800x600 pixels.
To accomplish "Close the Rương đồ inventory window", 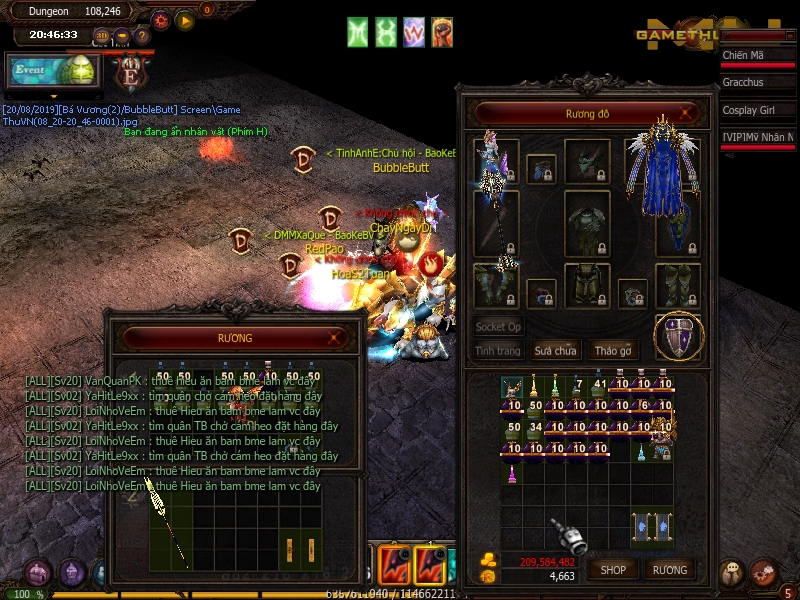I will pos(684,114).
